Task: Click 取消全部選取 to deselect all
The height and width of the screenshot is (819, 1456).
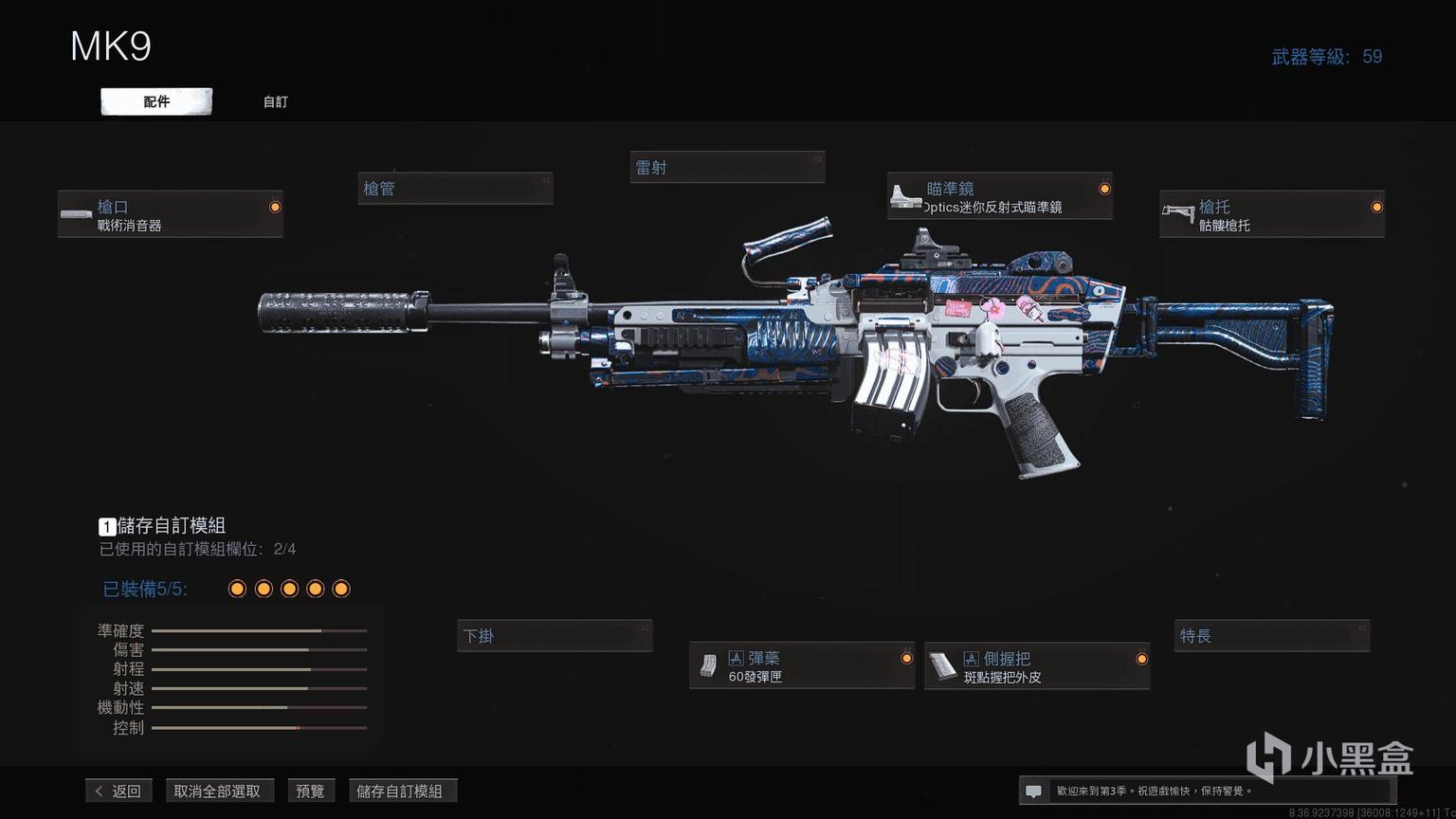Action: click(217, 791)
